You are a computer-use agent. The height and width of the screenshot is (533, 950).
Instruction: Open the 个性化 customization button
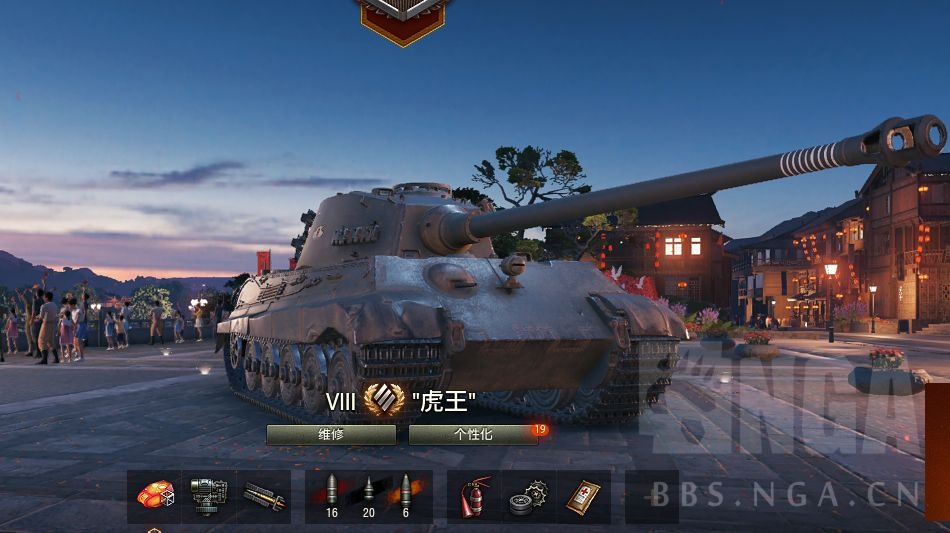pos(473,434)
